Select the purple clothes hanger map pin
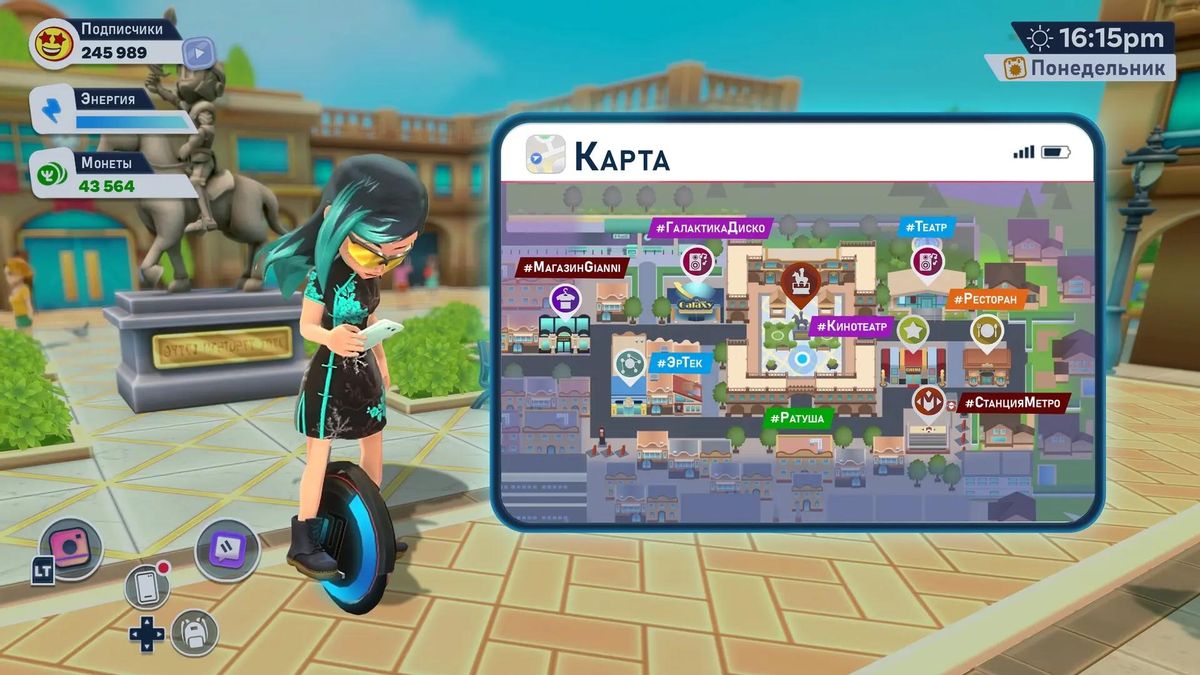 click(566, 299)
